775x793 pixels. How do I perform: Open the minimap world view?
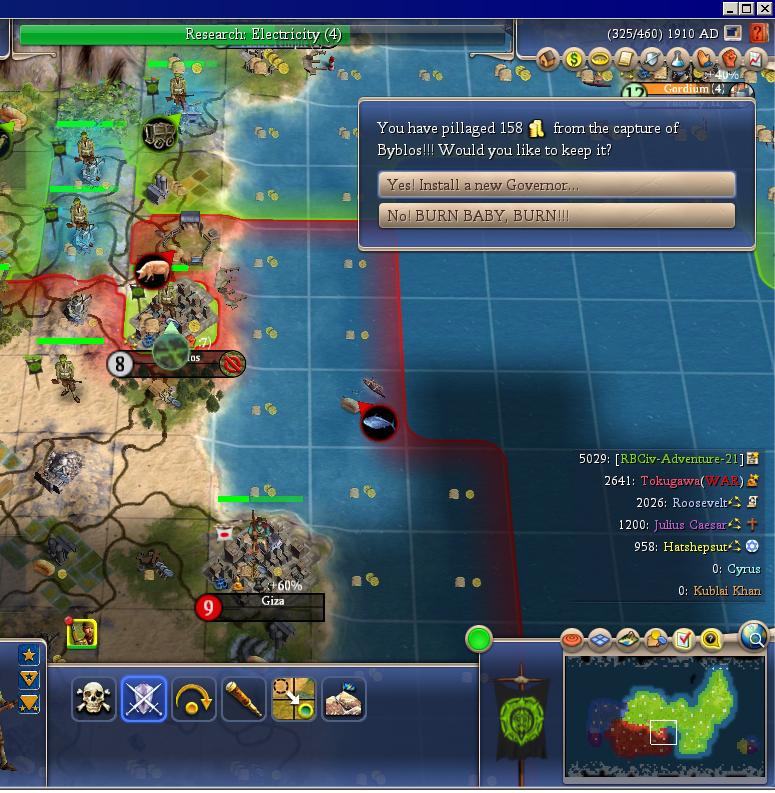663,715
